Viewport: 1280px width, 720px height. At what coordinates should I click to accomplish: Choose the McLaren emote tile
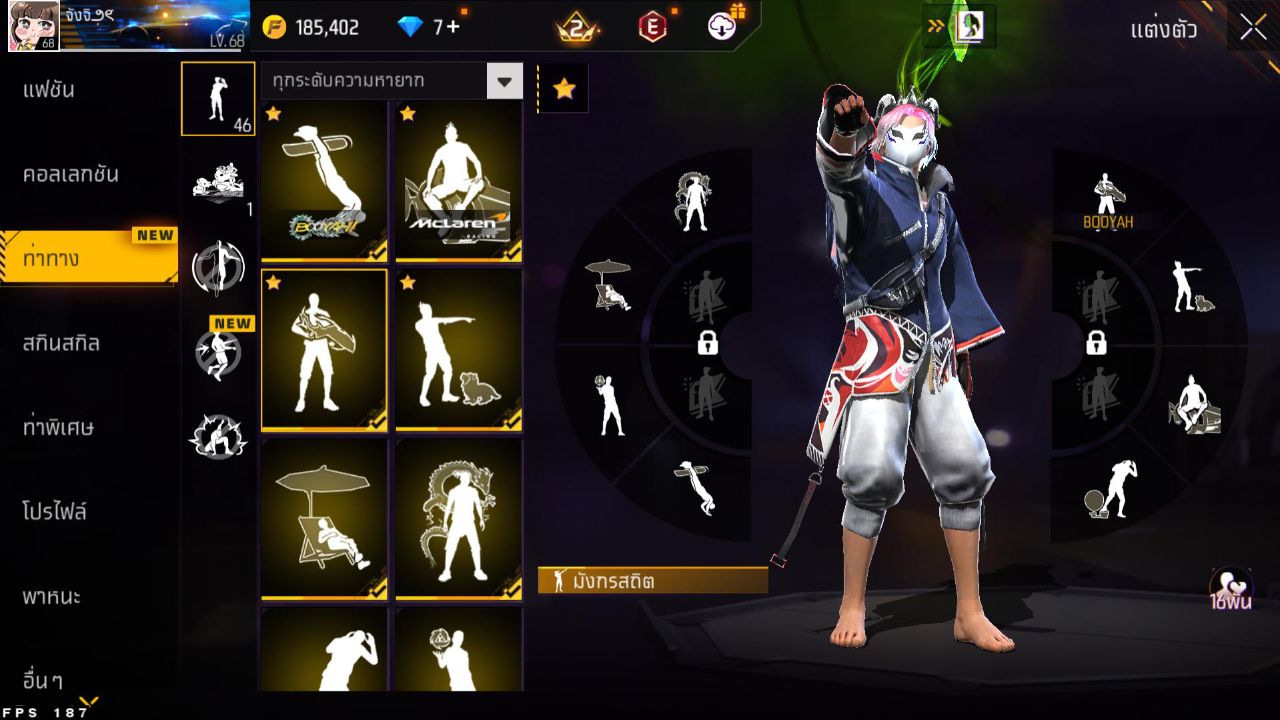[458, 181]
